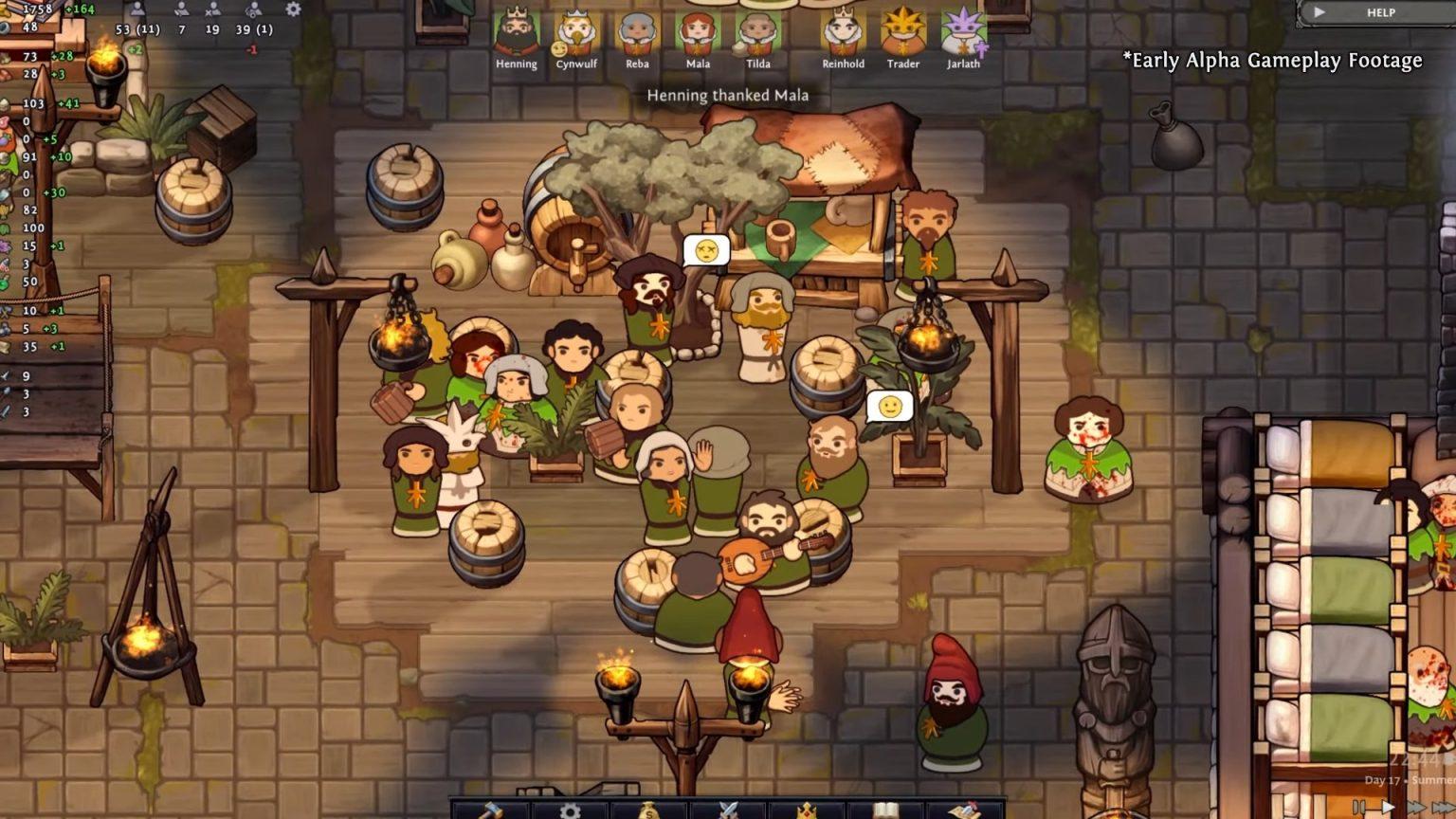
Task: Open the book menu
Action: pos(885,810)
